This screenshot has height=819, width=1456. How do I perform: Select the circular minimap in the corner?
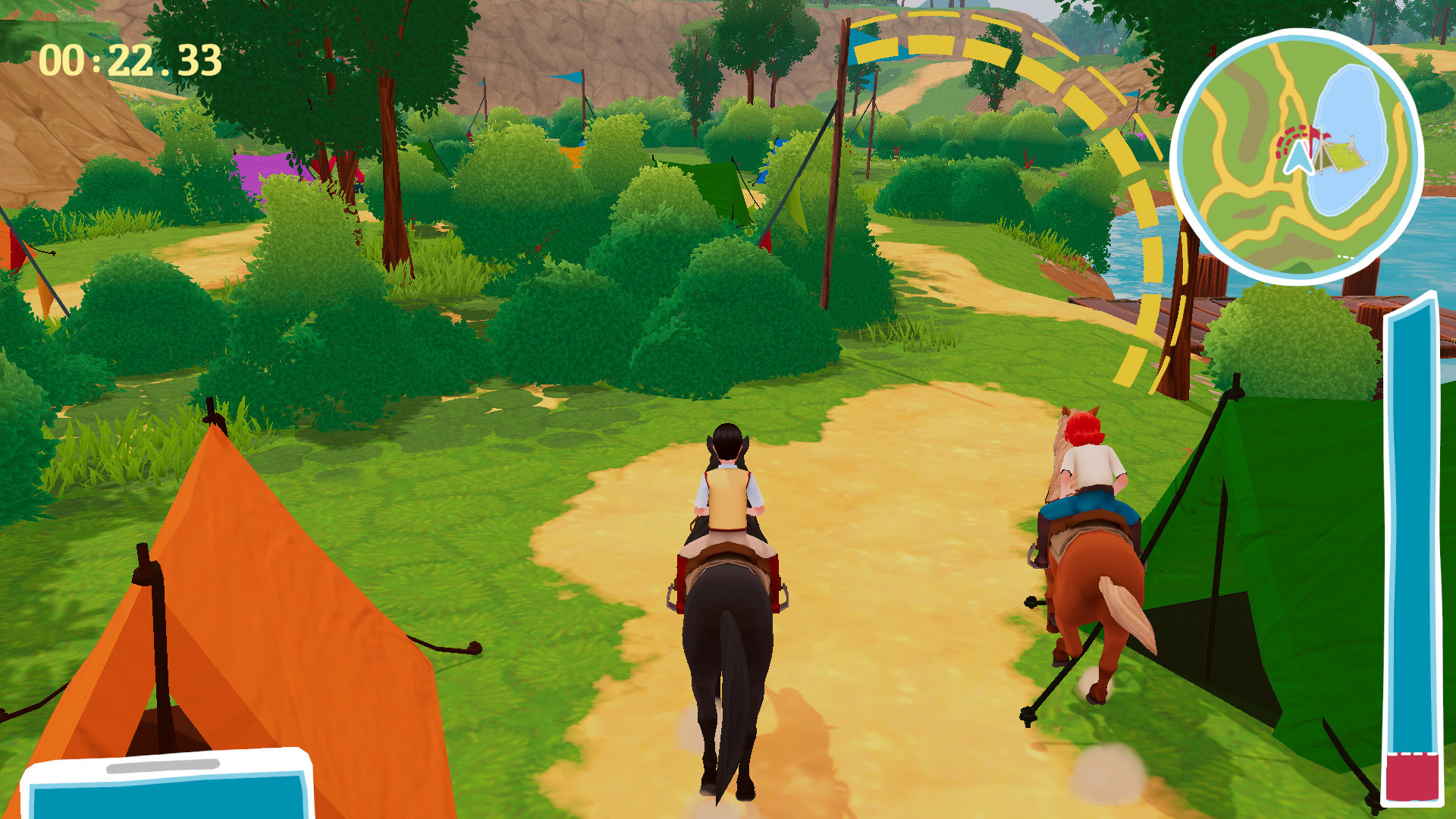(1299, 152)
